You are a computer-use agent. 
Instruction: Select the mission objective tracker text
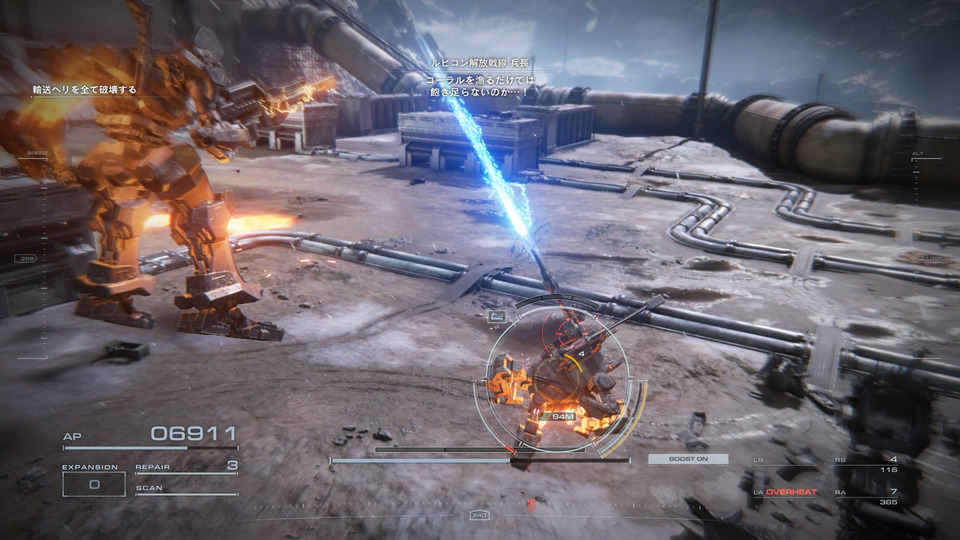click(x=84, y=90)
